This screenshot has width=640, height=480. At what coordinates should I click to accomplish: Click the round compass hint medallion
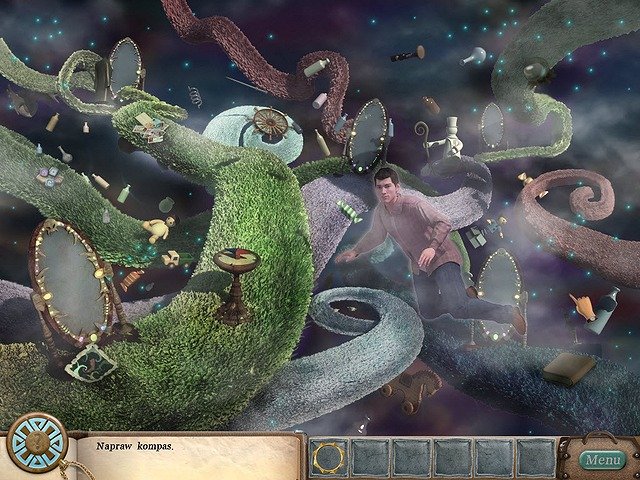36,442
